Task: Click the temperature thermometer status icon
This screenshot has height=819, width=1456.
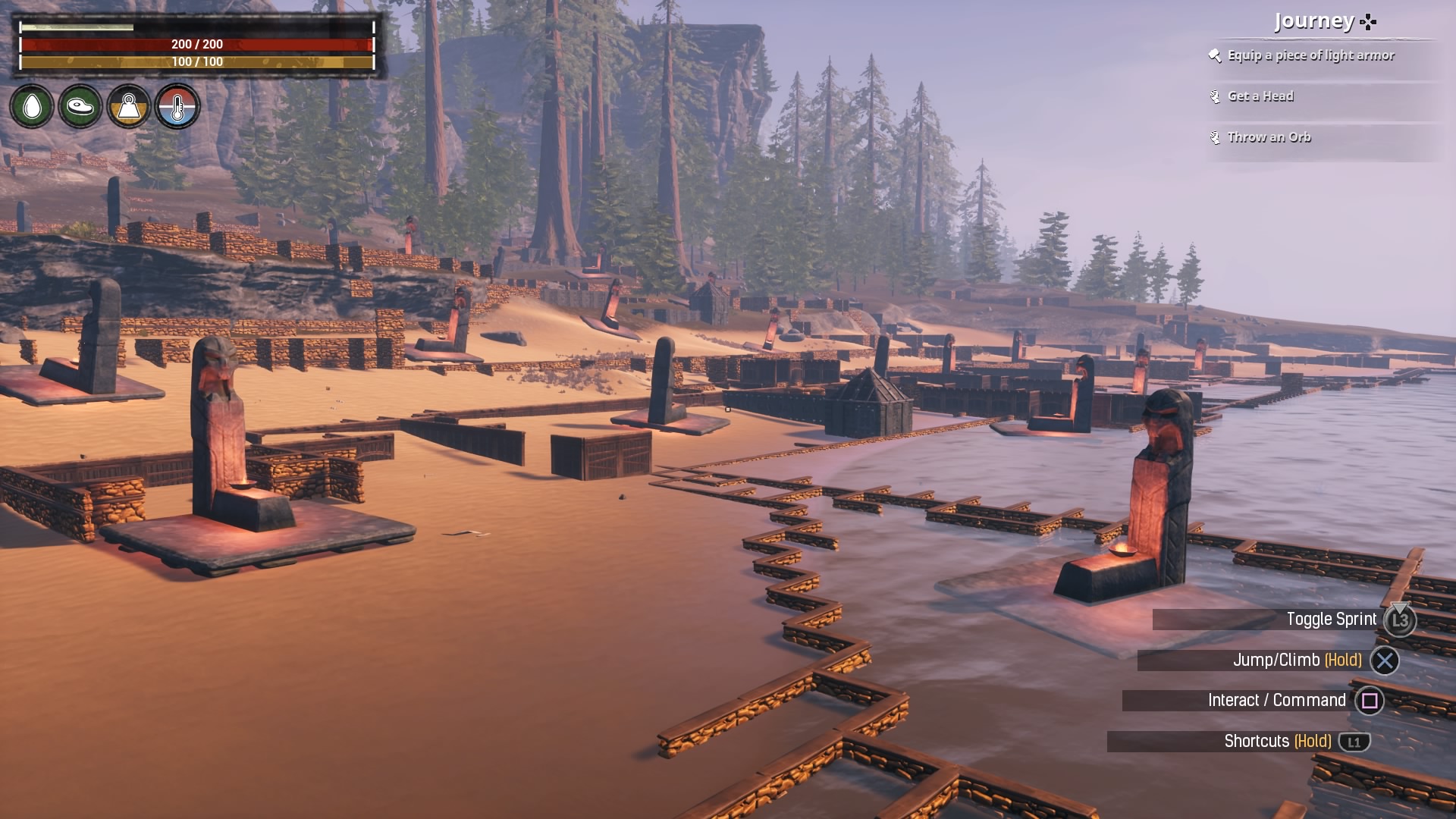Action: [x=177, y=106]
